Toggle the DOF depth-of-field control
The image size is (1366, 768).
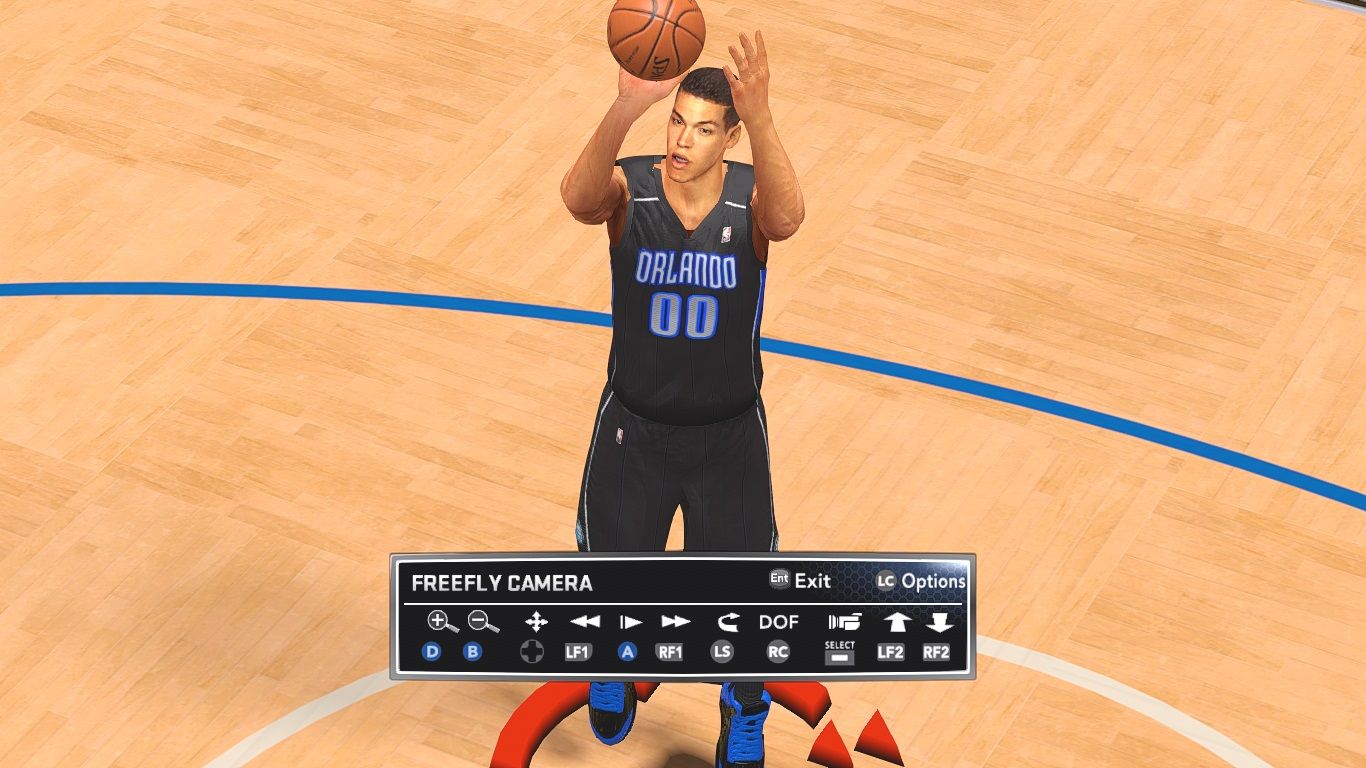[x=778, y=622]
